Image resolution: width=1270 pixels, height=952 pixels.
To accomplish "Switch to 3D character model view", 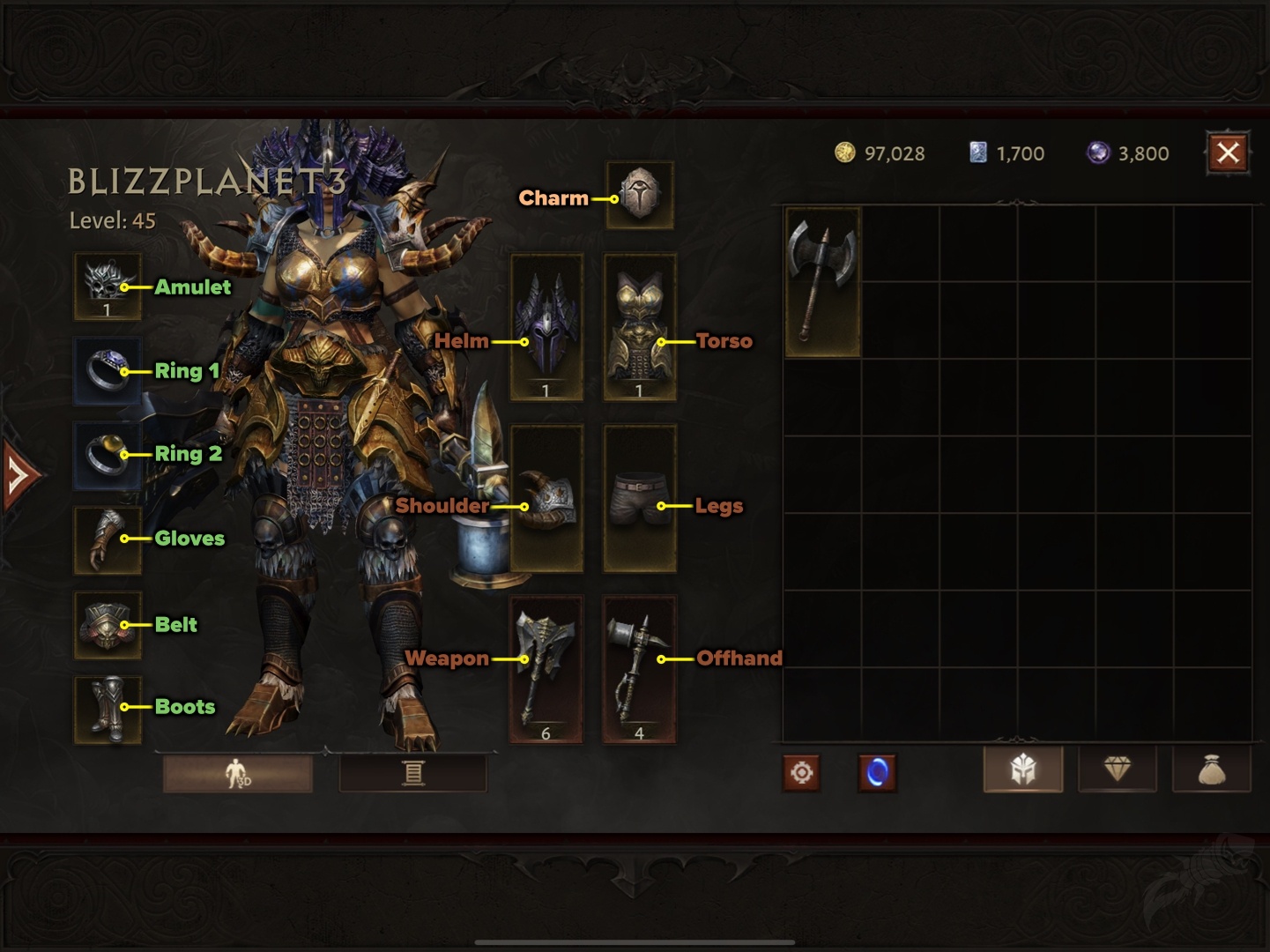I will (x=236, y=771).
